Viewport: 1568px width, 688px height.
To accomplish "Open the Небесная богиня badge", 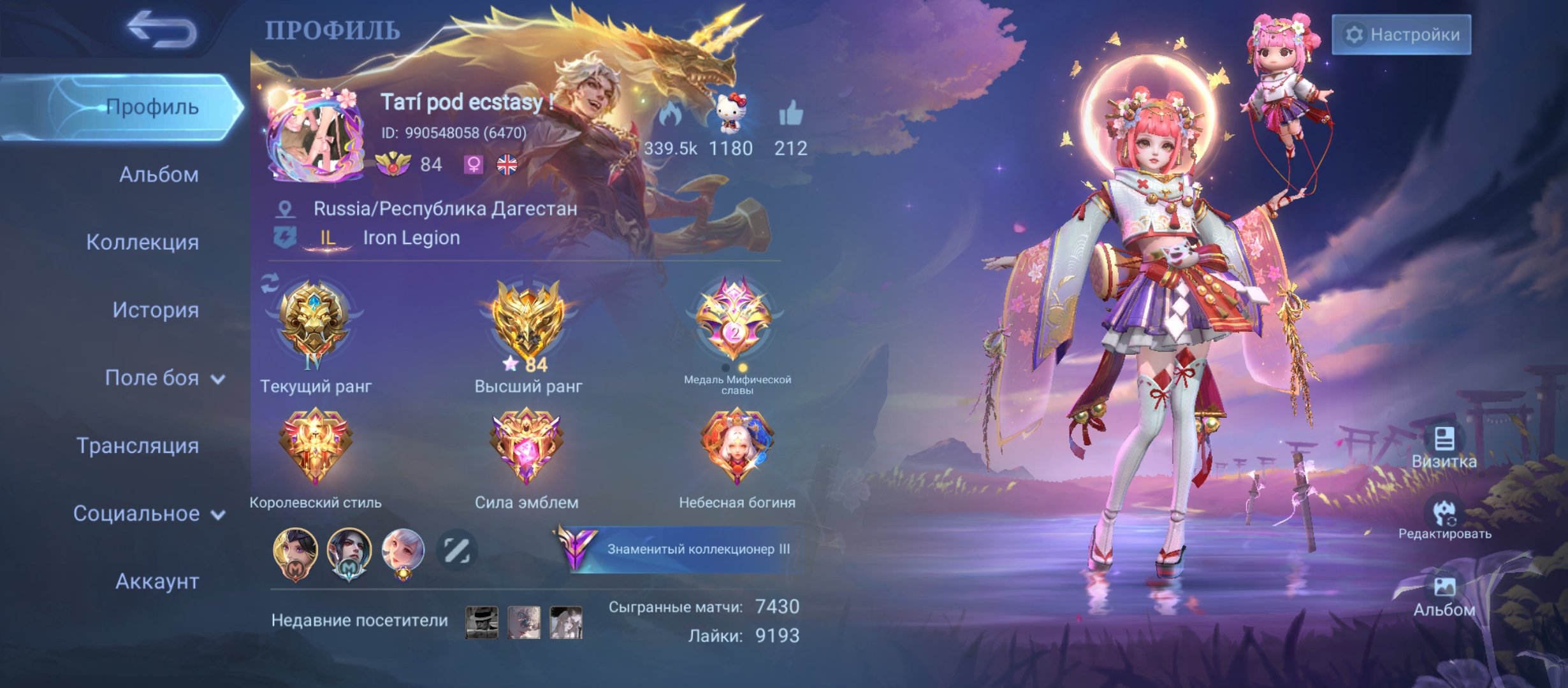I will (x=736, y=446).
